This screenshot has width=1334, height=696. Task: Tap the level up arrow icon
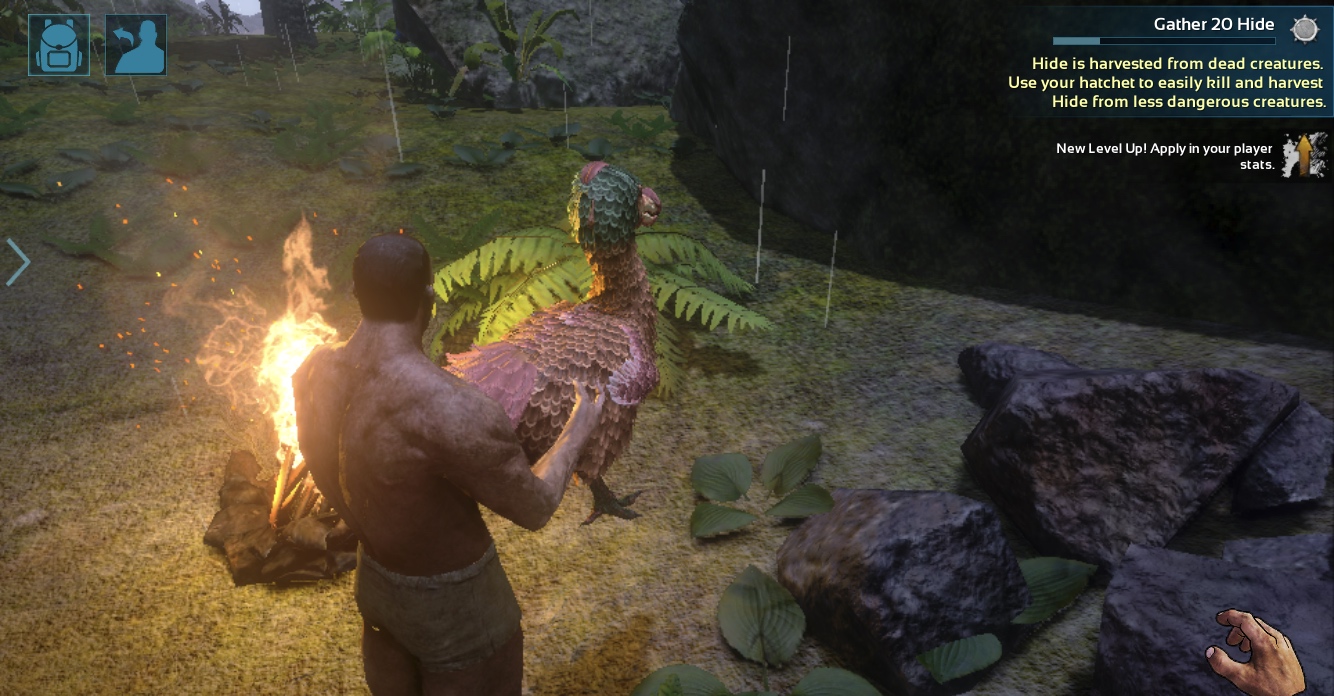coord(1304,157)
